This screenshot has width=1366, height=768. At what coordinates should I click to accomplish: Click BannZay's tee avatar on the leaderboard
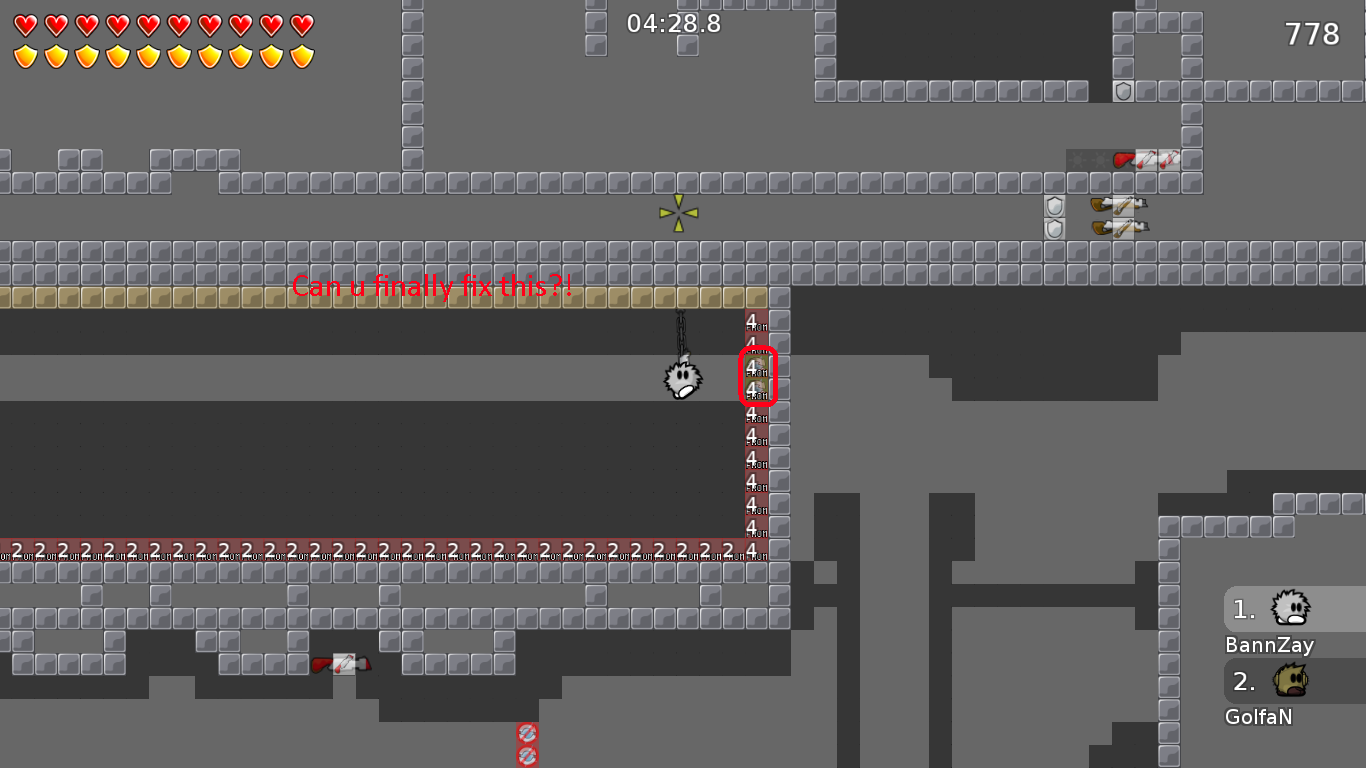click(x=1289, y=608)
